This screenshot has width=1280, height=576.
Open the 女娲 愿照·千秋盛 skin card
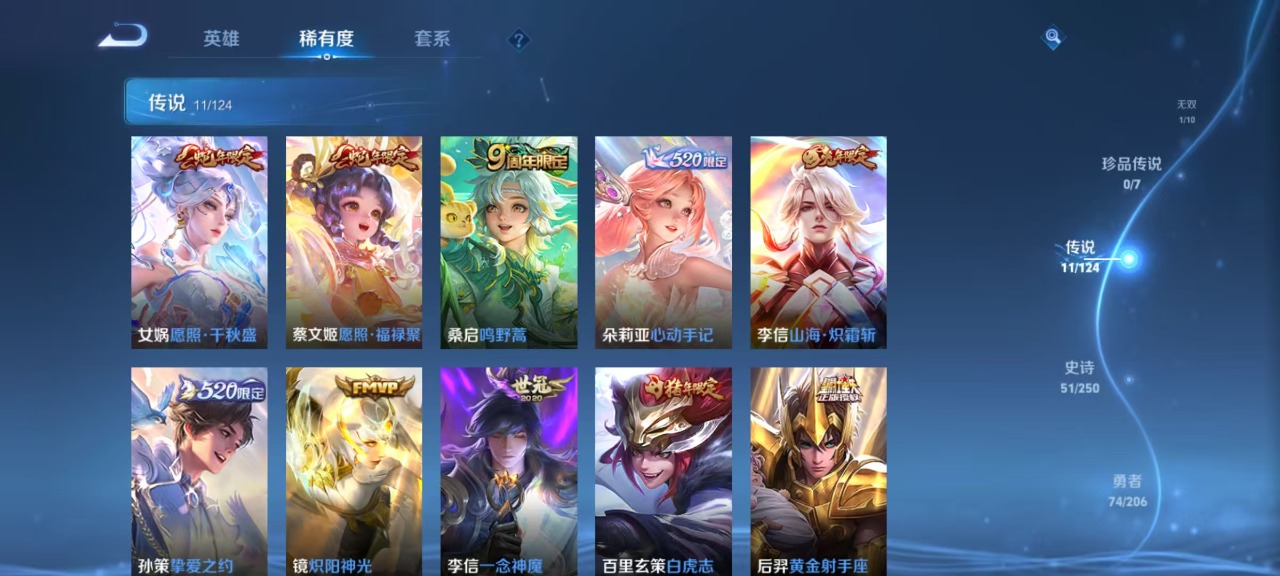(199, 242)
